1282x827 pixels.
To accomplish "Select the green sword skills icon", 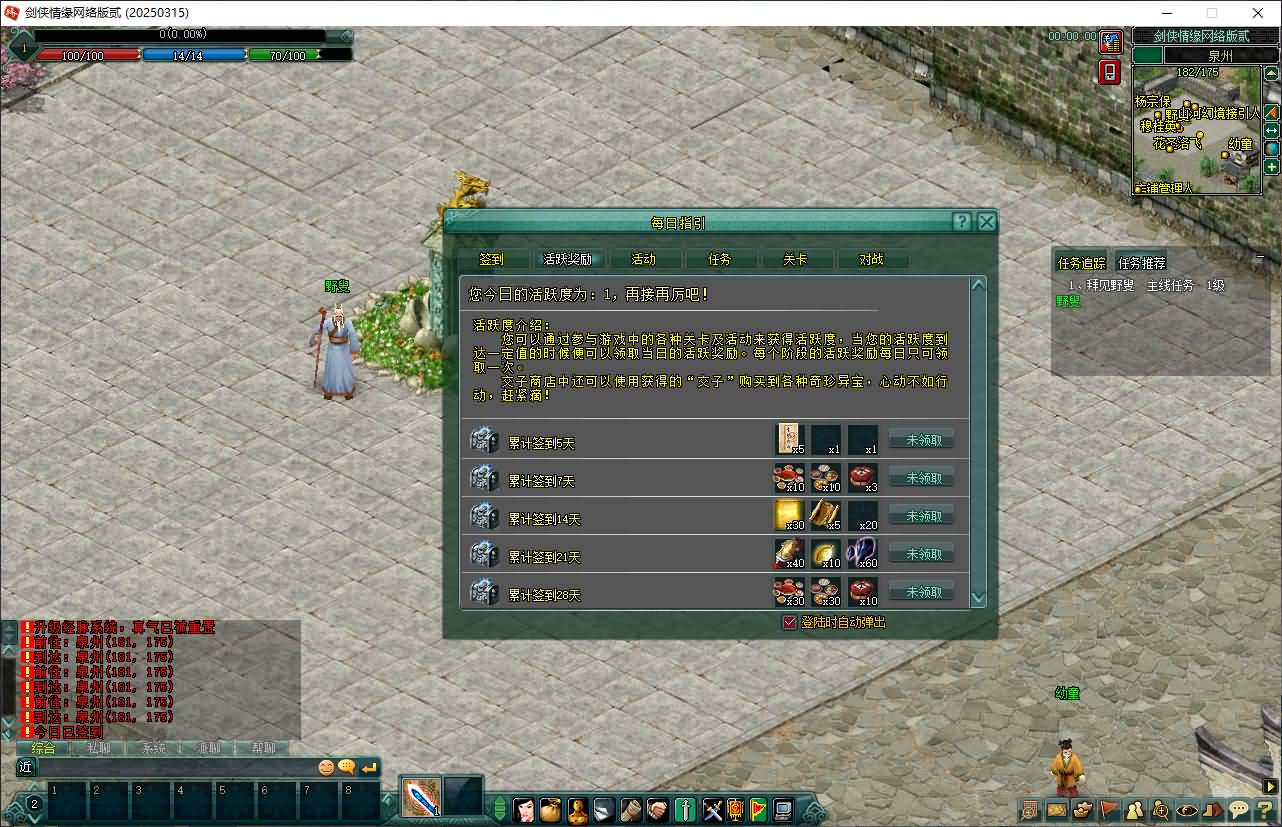I will pos(684,811).
